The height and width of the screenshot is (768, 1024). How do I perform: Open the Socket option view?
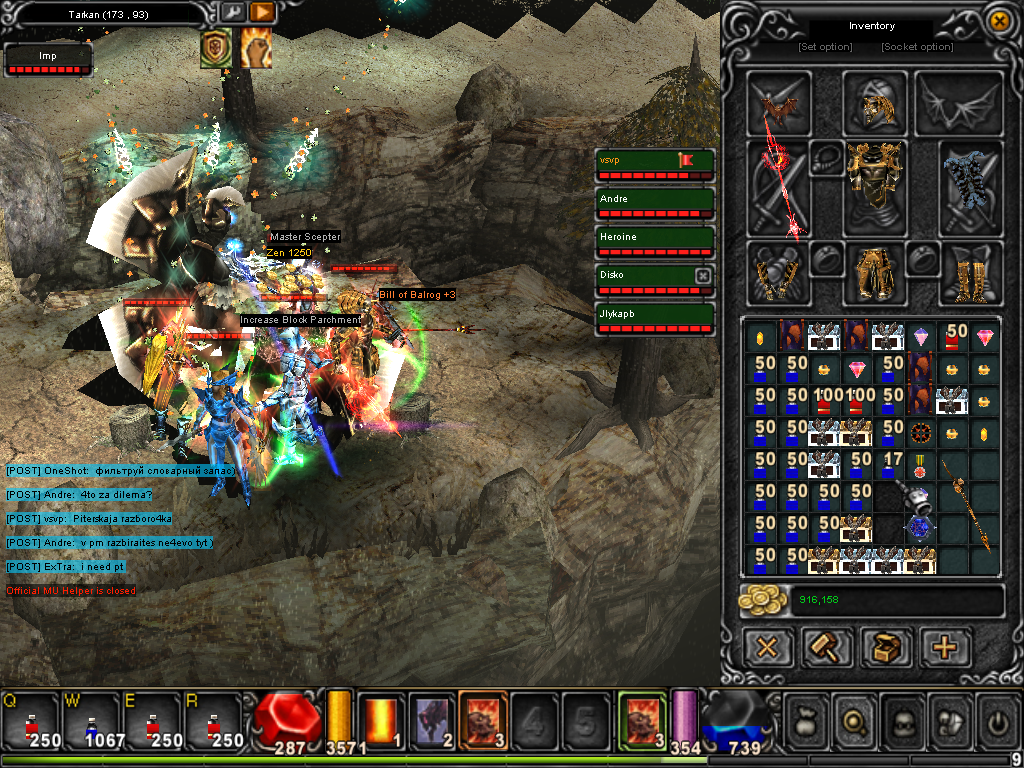[917, 47]
